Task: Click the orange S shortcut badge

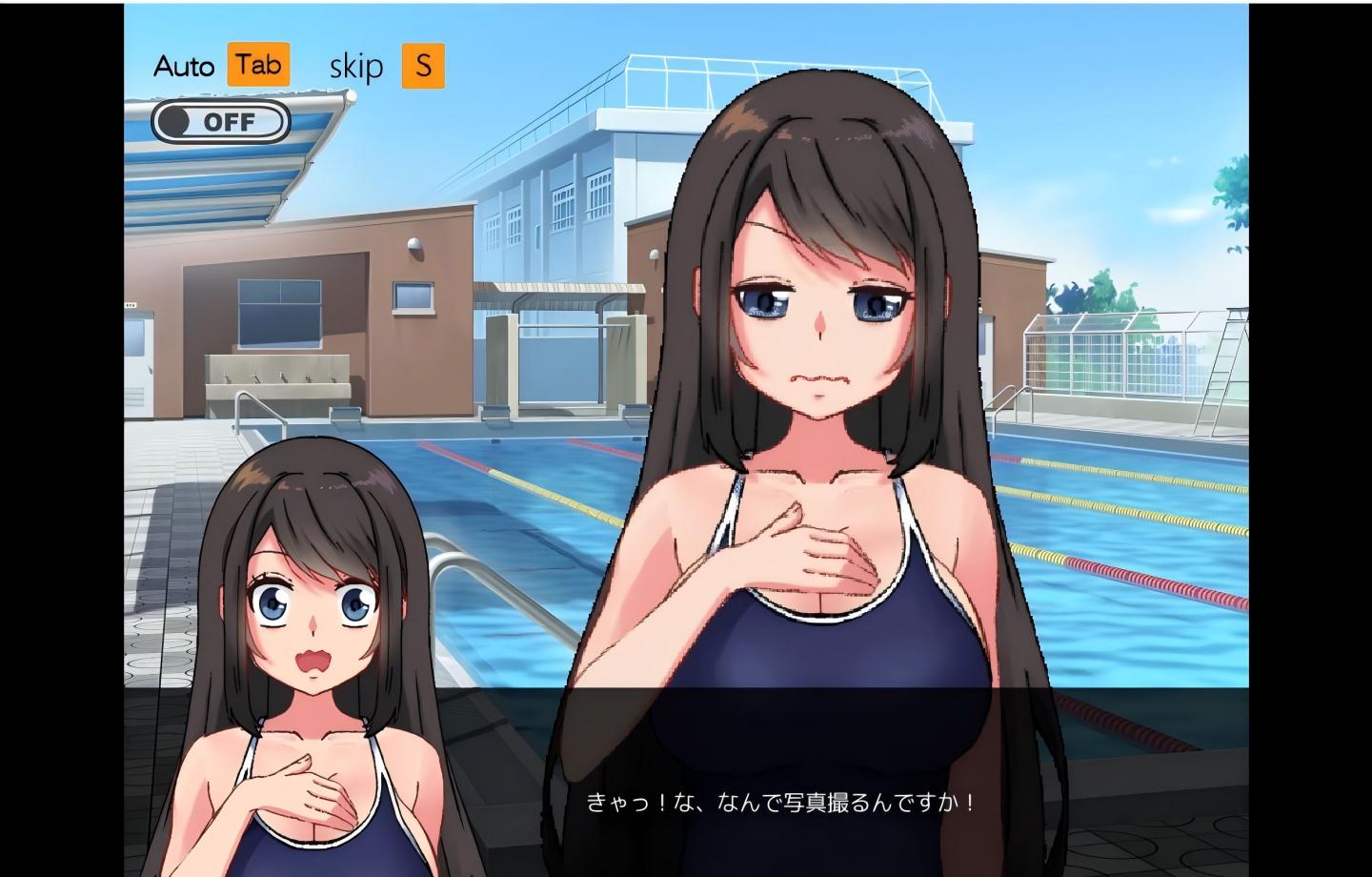Action: (x=425, y=66)
